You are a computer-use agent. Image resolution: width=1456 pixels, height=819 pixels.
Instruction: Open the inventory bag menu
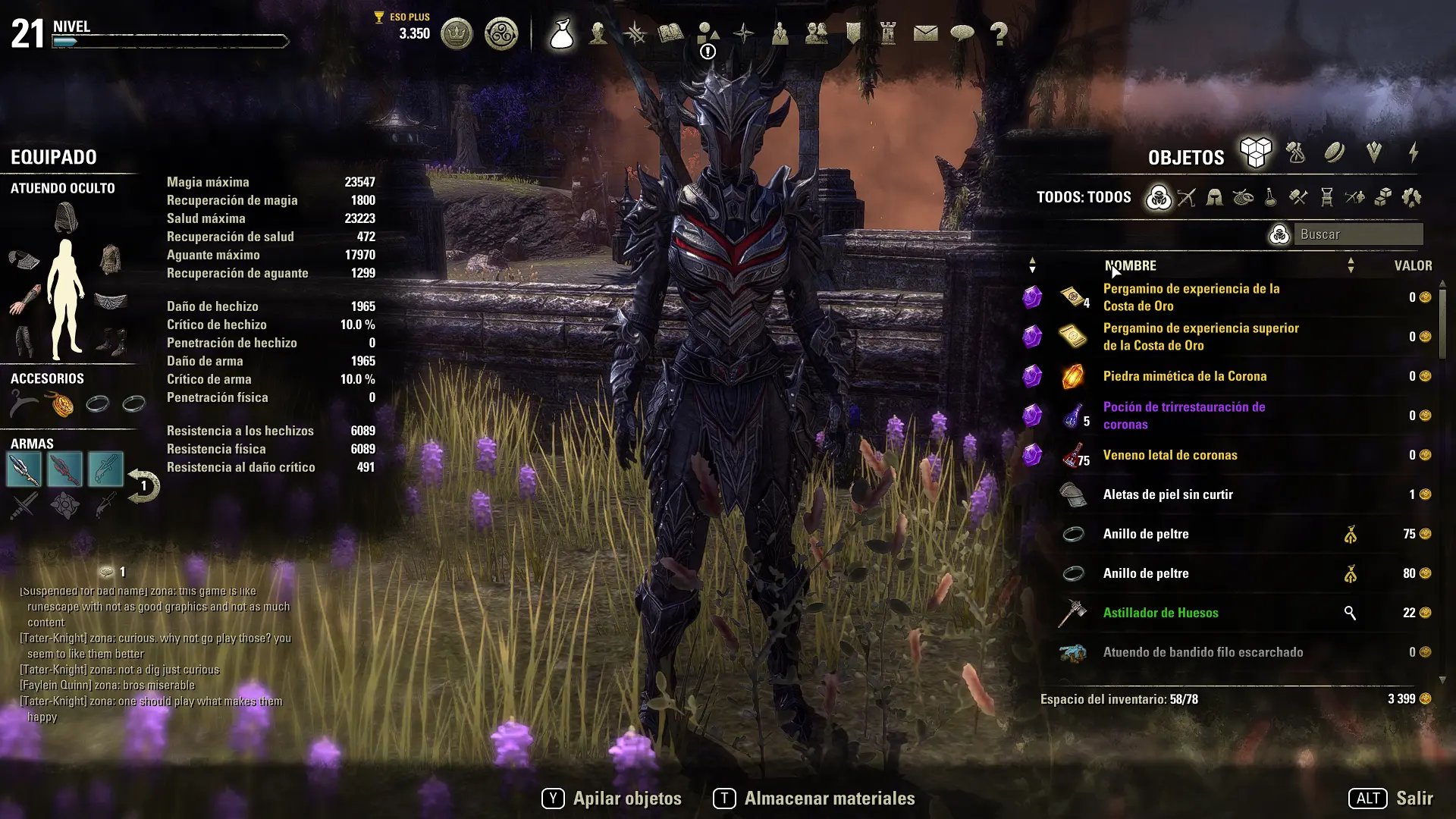coord(562,33)
